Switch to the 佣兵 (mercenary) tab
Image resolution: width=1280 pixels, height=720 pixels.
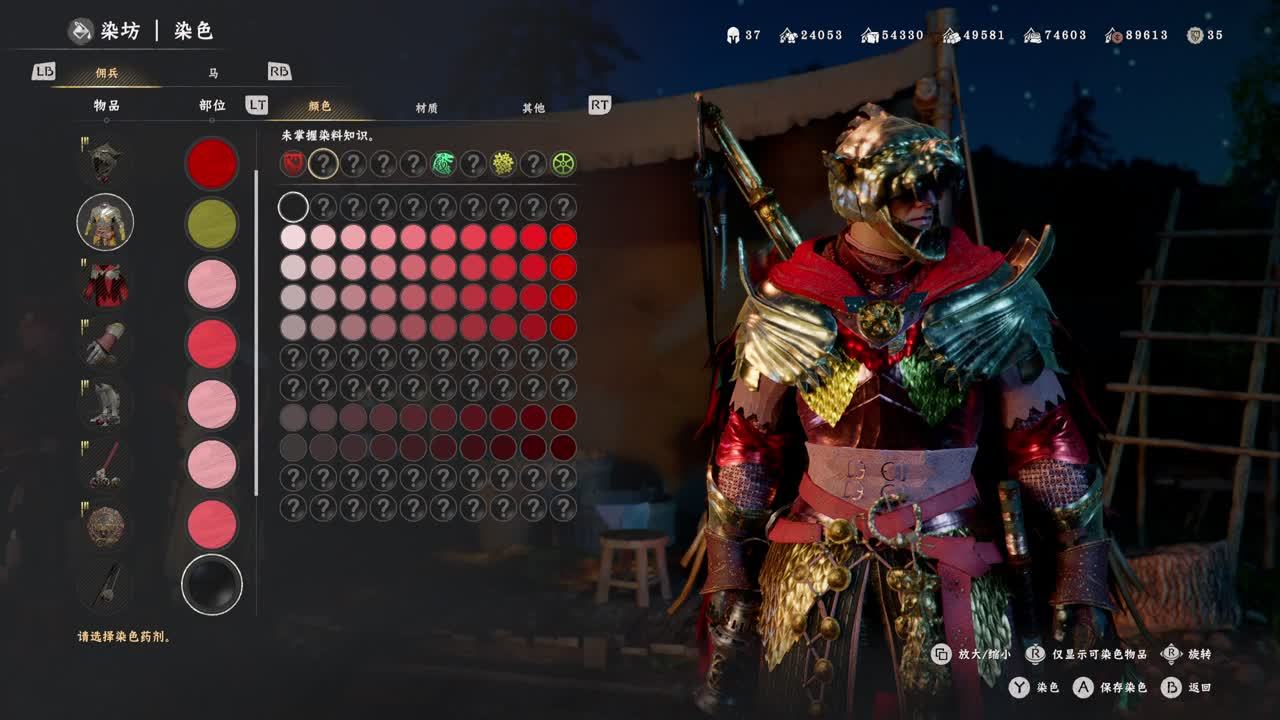[x=107, y=73]
